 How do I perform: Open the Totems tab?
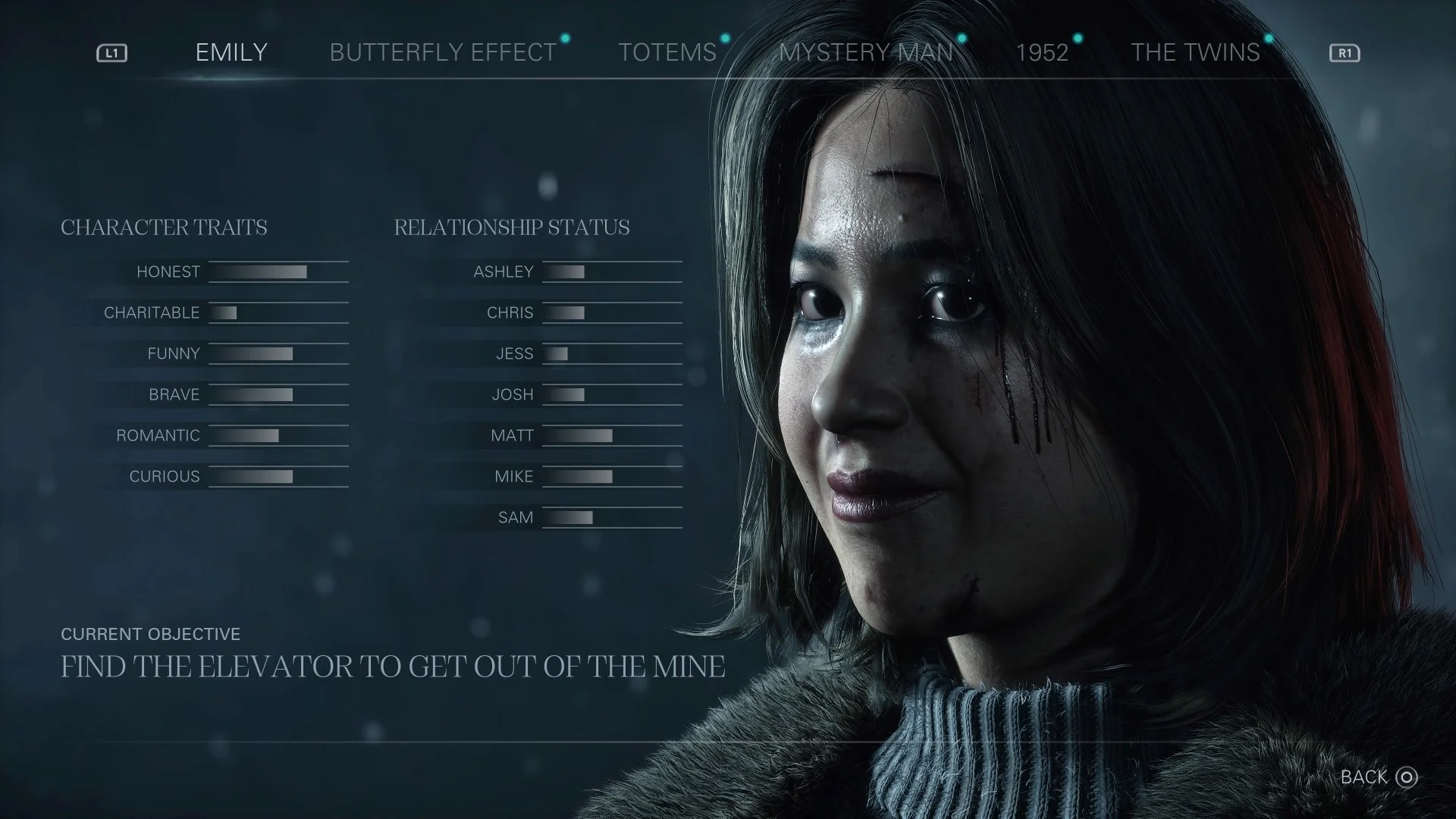point(667,52)
